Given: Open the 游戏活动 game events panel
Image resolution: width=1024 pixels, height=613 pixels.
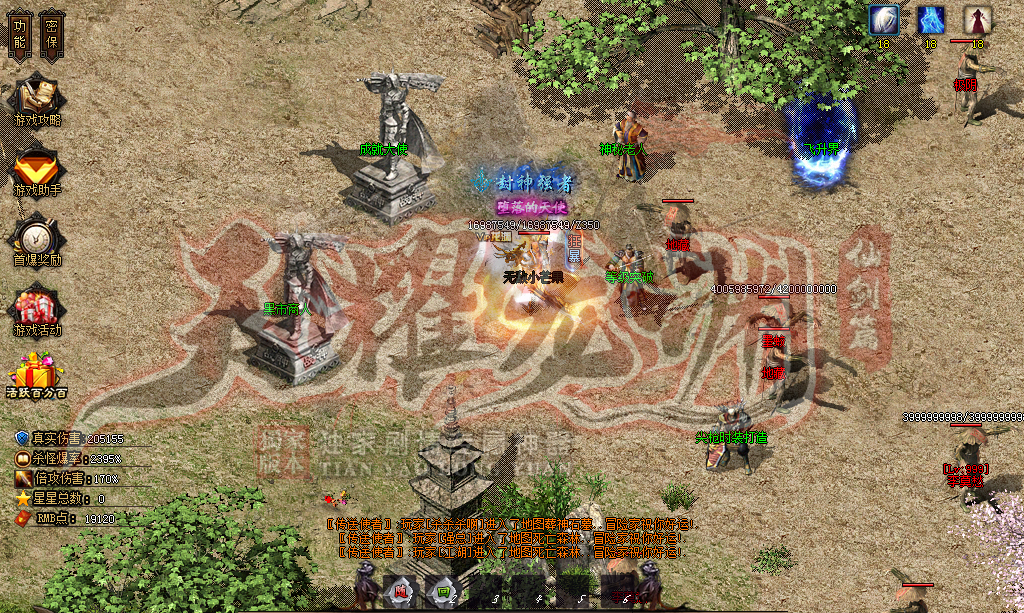Looking at the screenshot, I should tap(37, 310).
